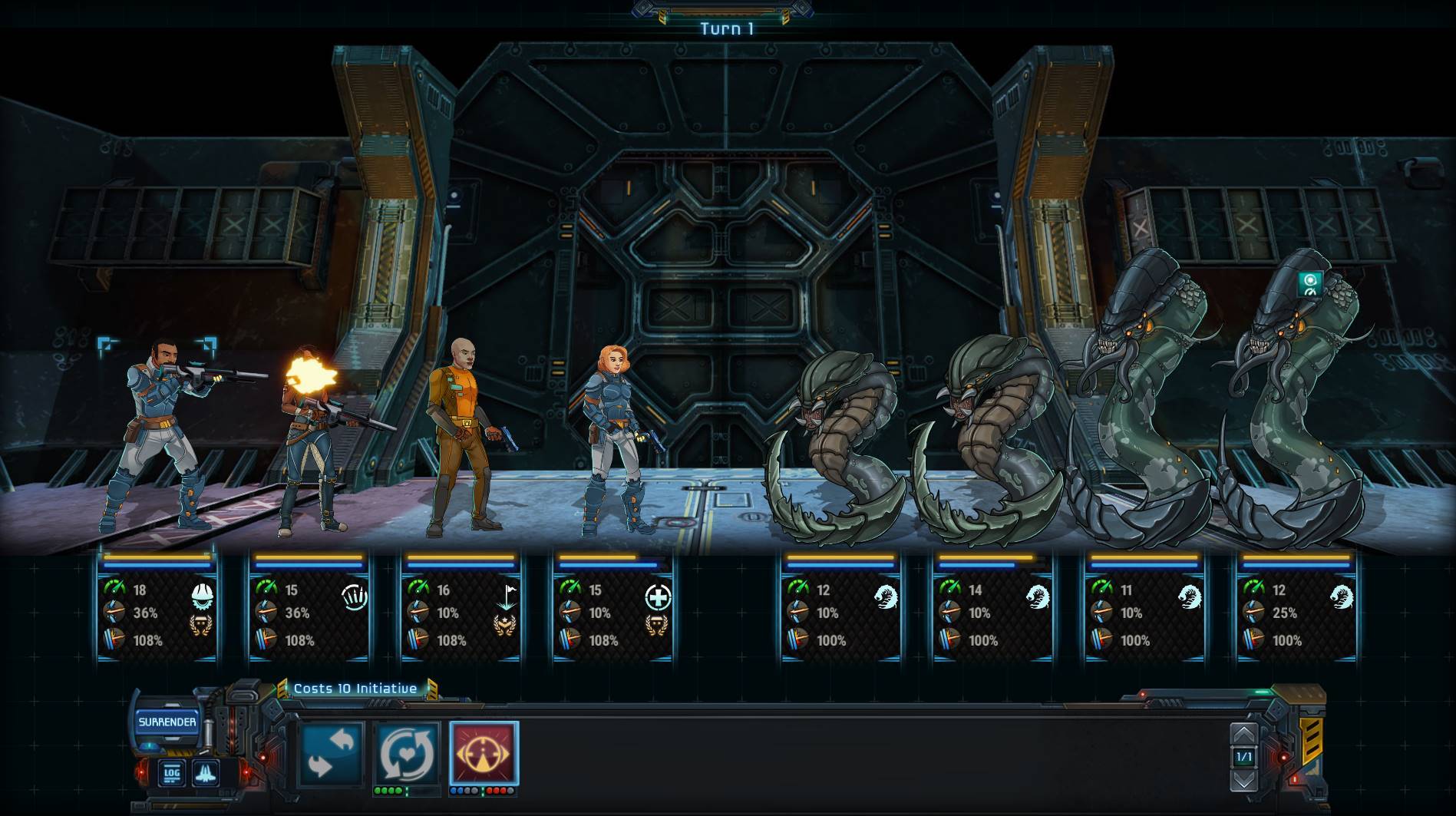
Task: Select the ship icon button
Action: tap(205, 773)
